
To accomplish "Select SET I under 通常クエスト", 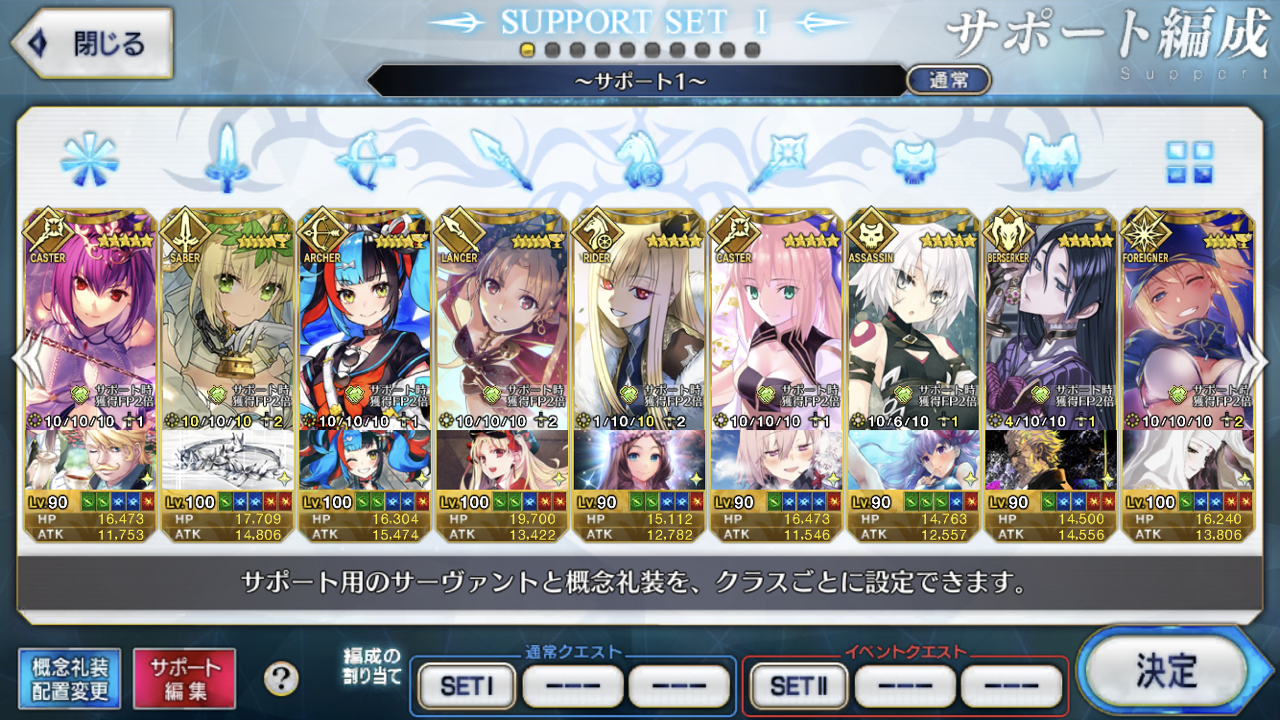I will click(x=467, y=686).
